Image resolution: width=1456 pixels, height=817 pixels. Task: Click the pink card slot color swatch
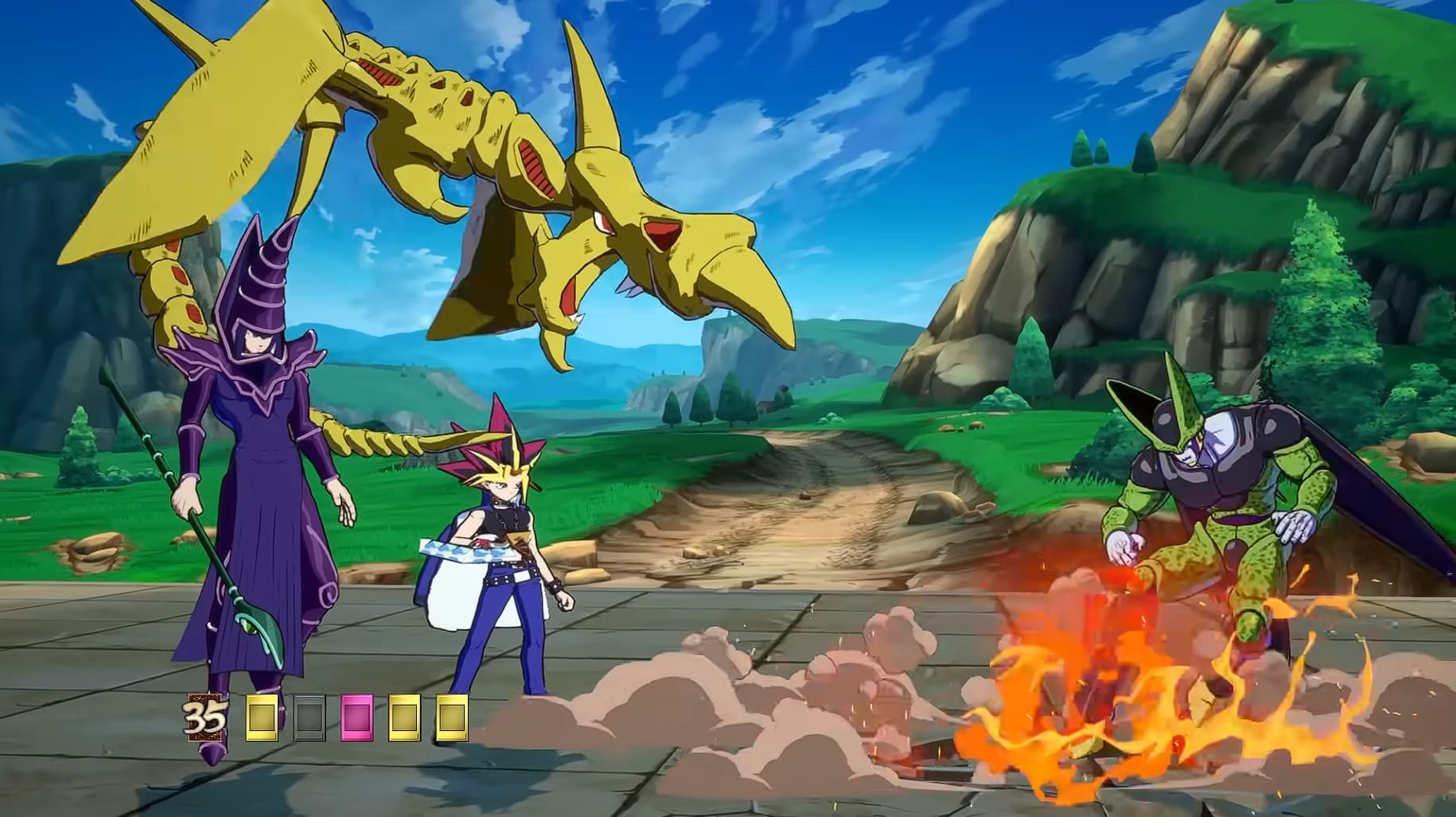point(356,717)
